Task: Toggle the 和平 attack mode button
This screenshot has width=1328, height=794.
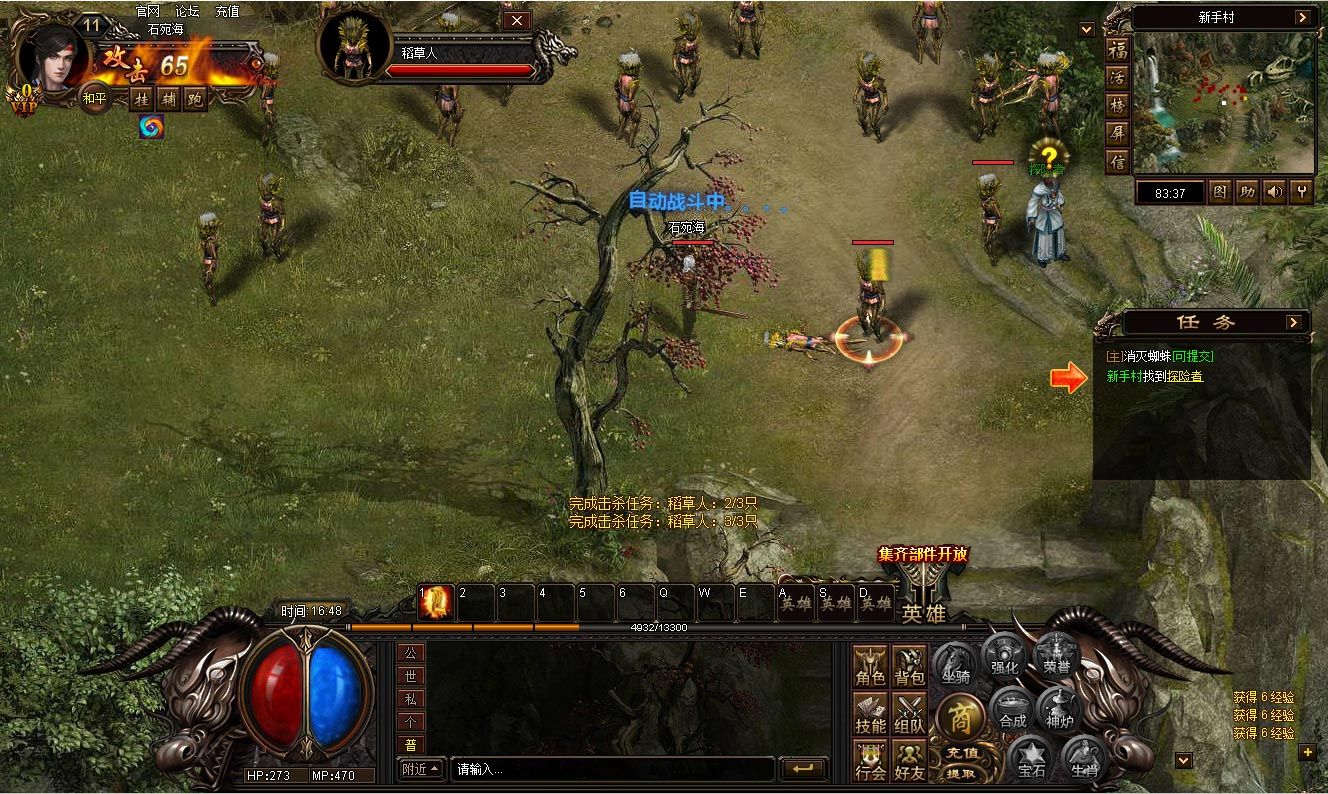Action: pos(95,98)
